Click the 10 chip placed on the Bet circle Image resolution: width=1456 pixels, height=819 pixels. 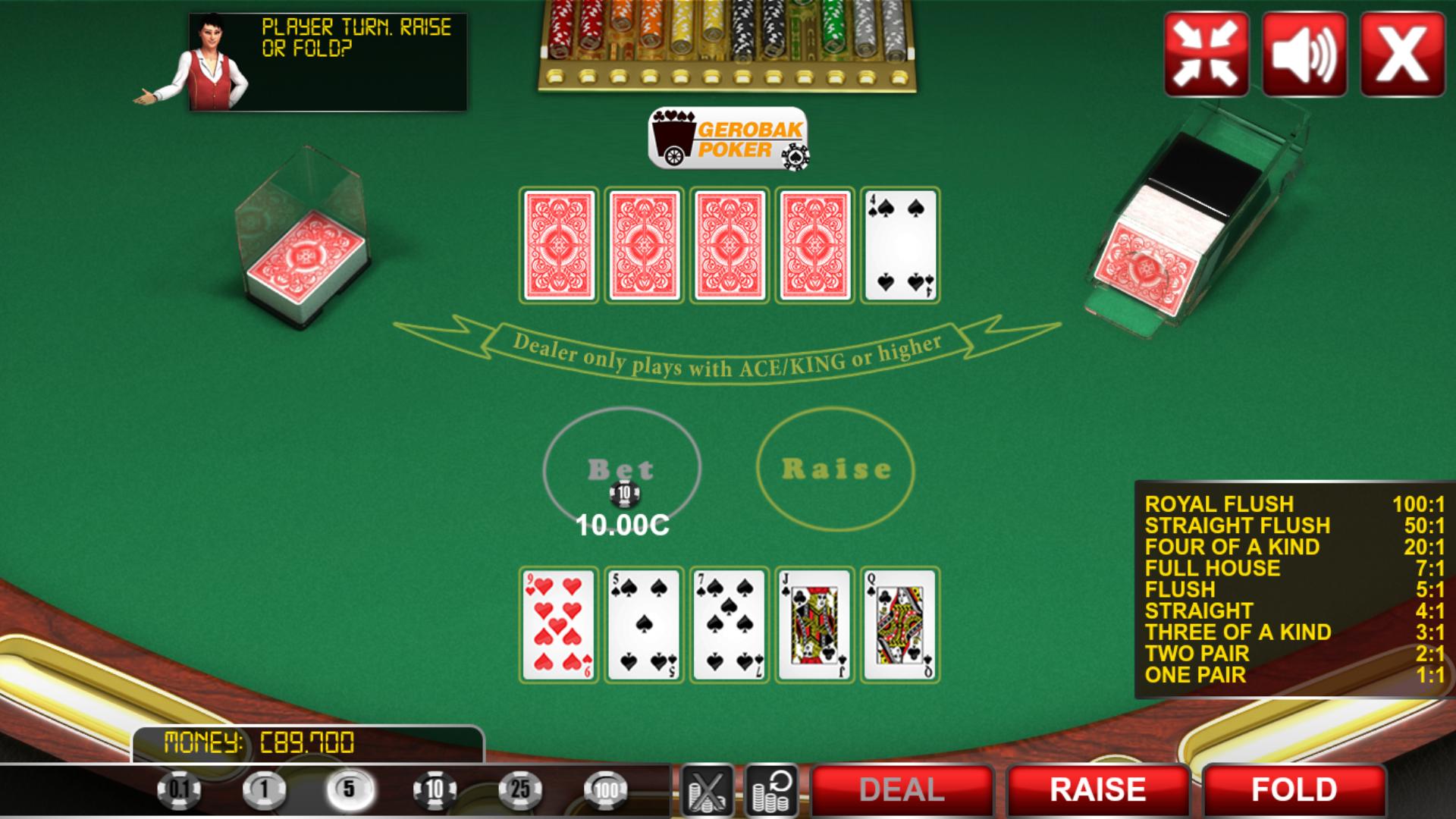625,494
